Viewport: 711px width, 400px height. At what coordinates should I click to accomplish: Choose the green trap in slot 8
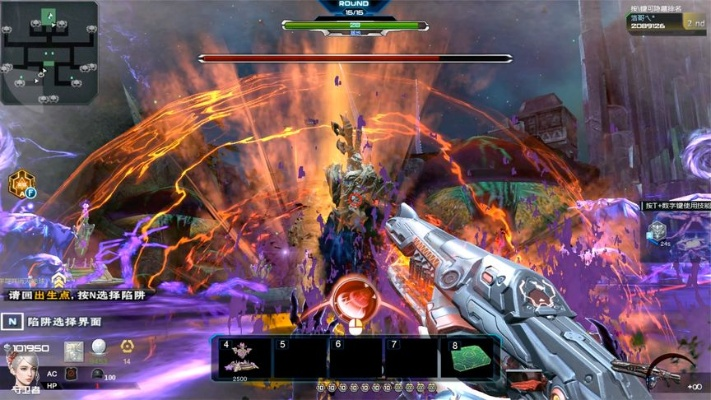[471, 357]
